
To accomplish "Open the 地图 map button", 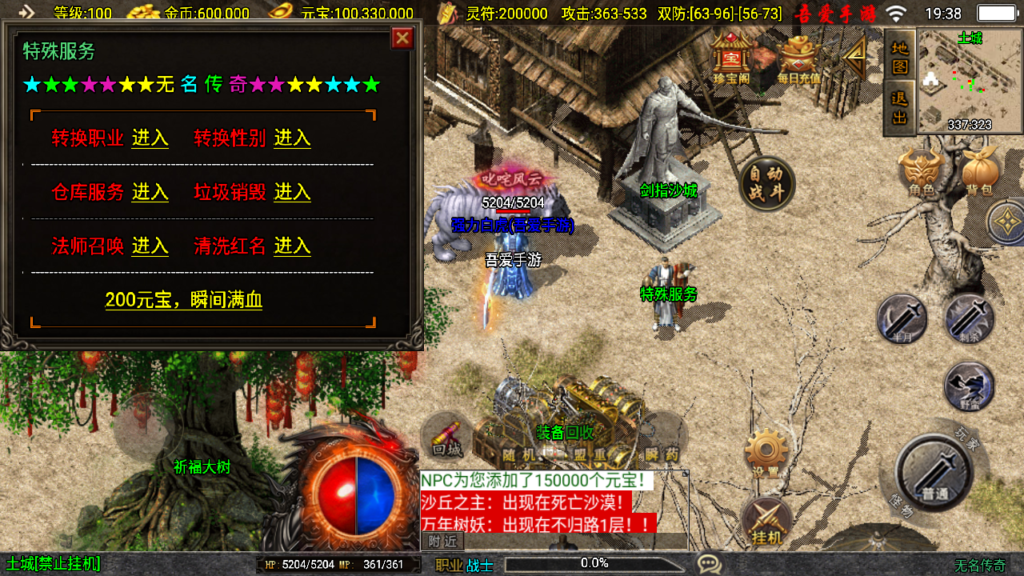I will [x=900, y=58].
